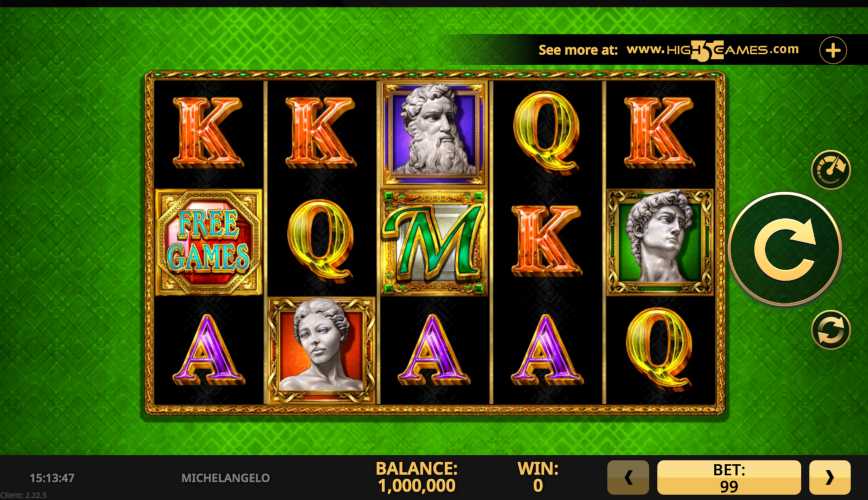
Task: Expand the plus menu button
Action: (x=833, y=50)
